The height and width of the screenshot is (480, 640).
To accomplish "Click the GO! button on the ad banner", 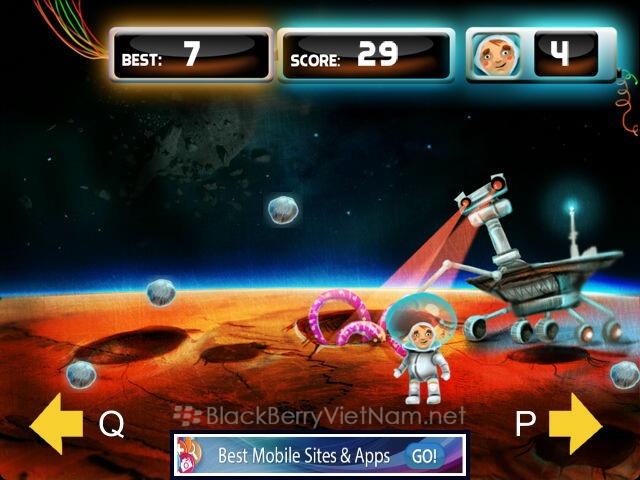I will click(424, 455).
